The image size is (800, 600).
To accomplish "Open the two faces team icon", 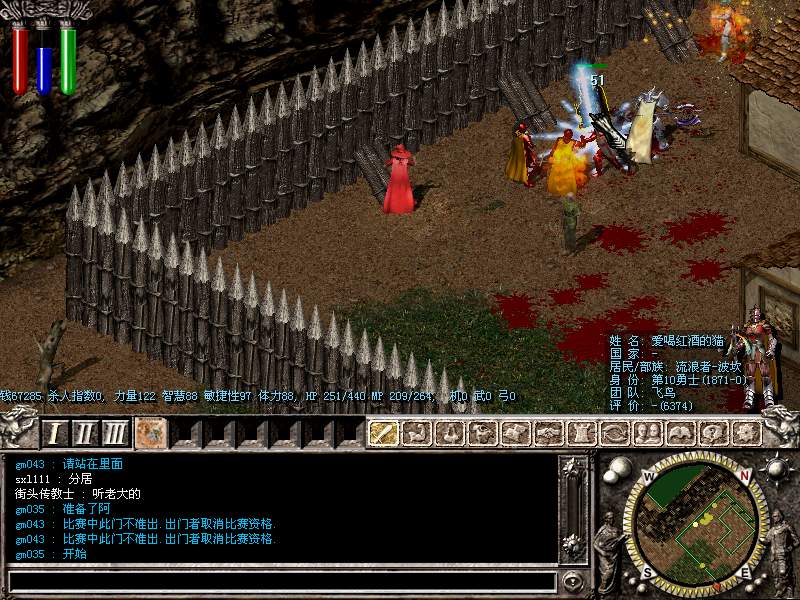I will pos(648,433).
